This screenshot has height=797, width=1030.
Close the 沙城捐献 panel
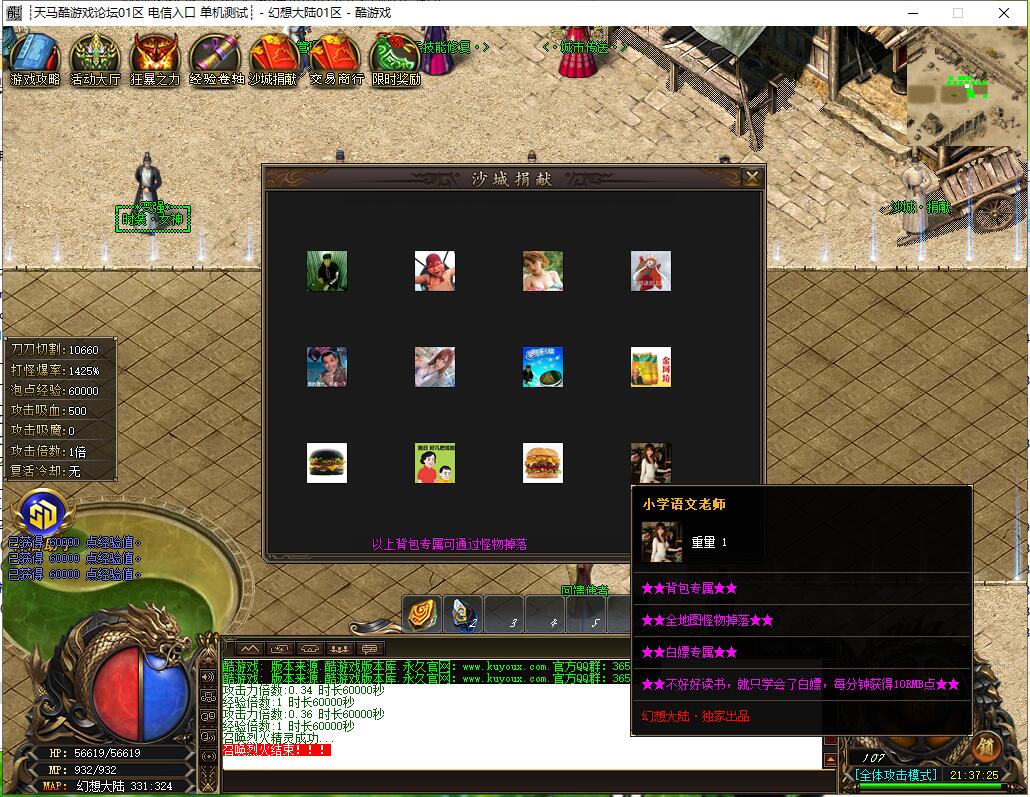coord(752,177)
